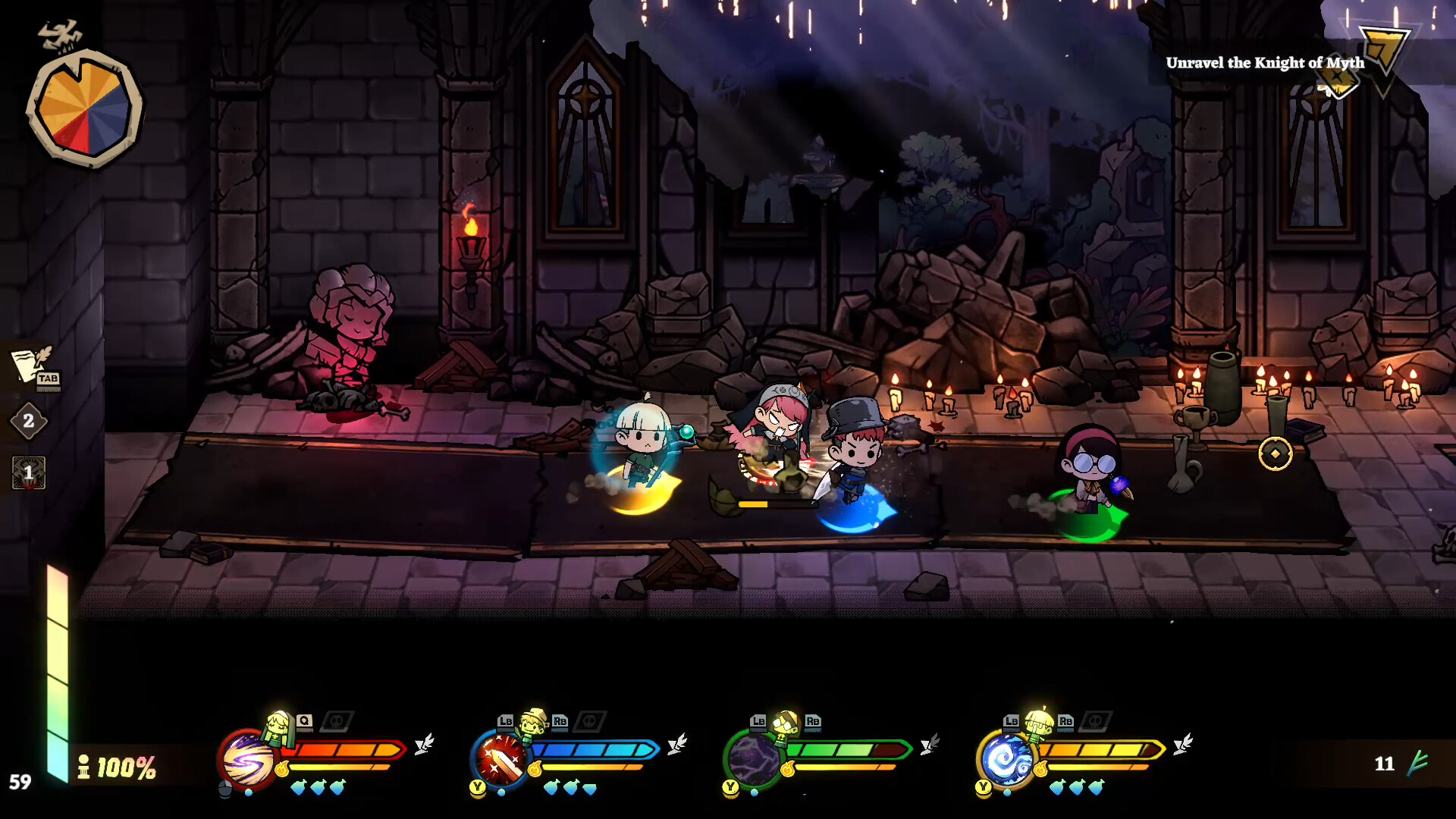Toggle the greyed-out skull slot beside the Q key

tap(336, 723)
